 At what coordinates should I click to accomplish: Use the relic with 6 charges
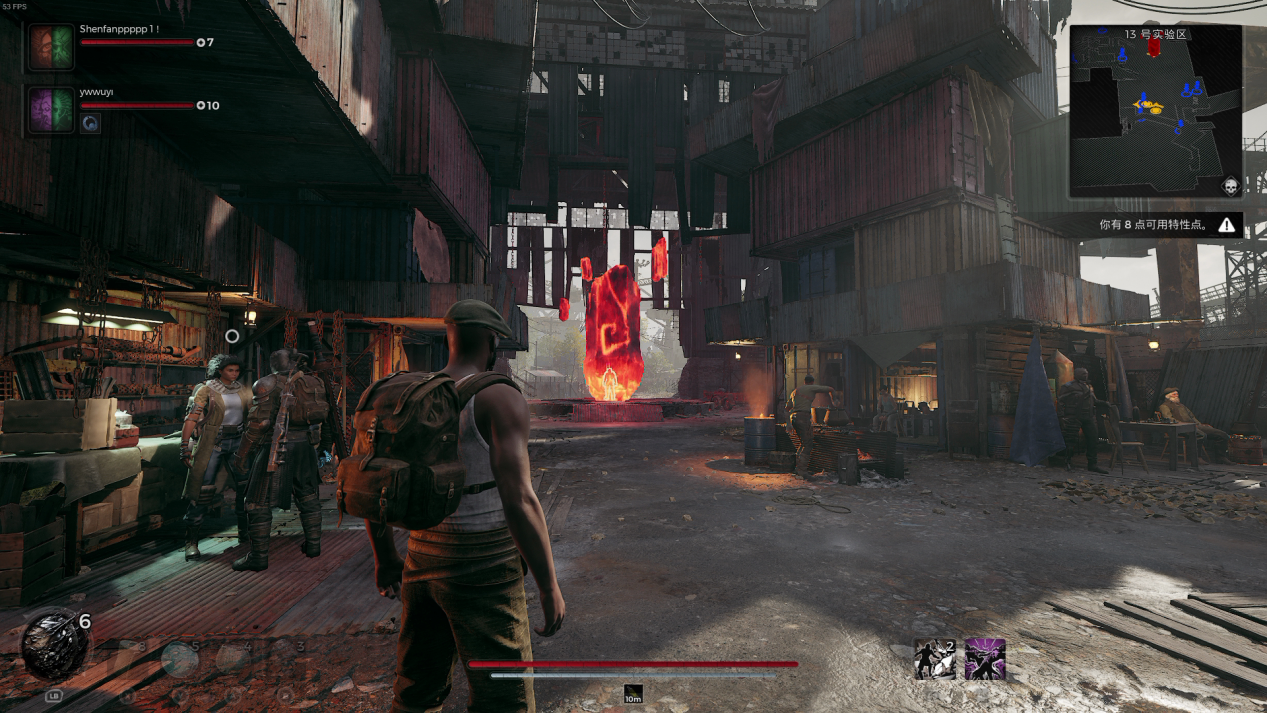pos(54,643)
